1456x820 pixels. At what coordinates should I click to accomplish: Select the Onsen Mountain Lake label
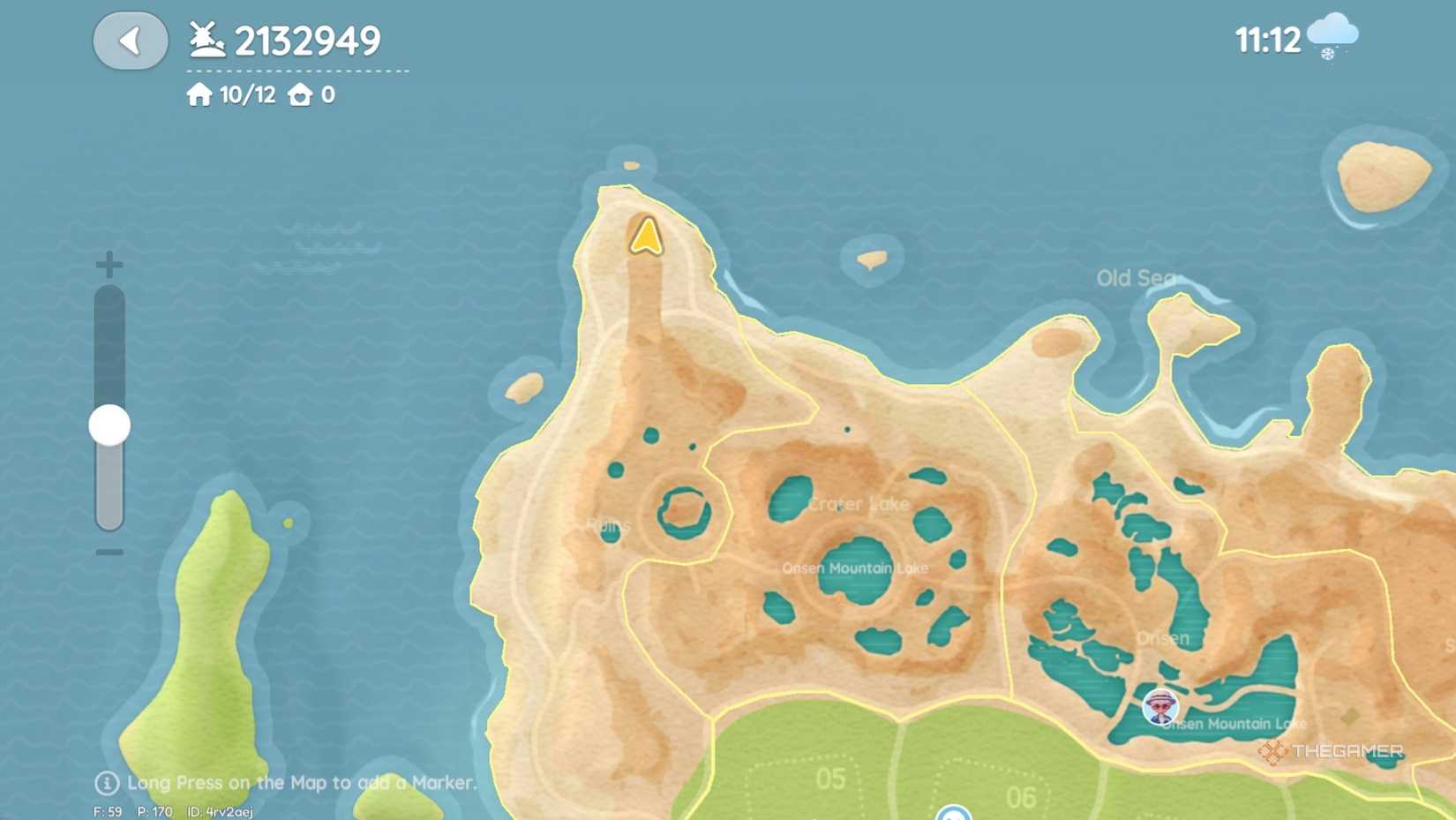856,568
